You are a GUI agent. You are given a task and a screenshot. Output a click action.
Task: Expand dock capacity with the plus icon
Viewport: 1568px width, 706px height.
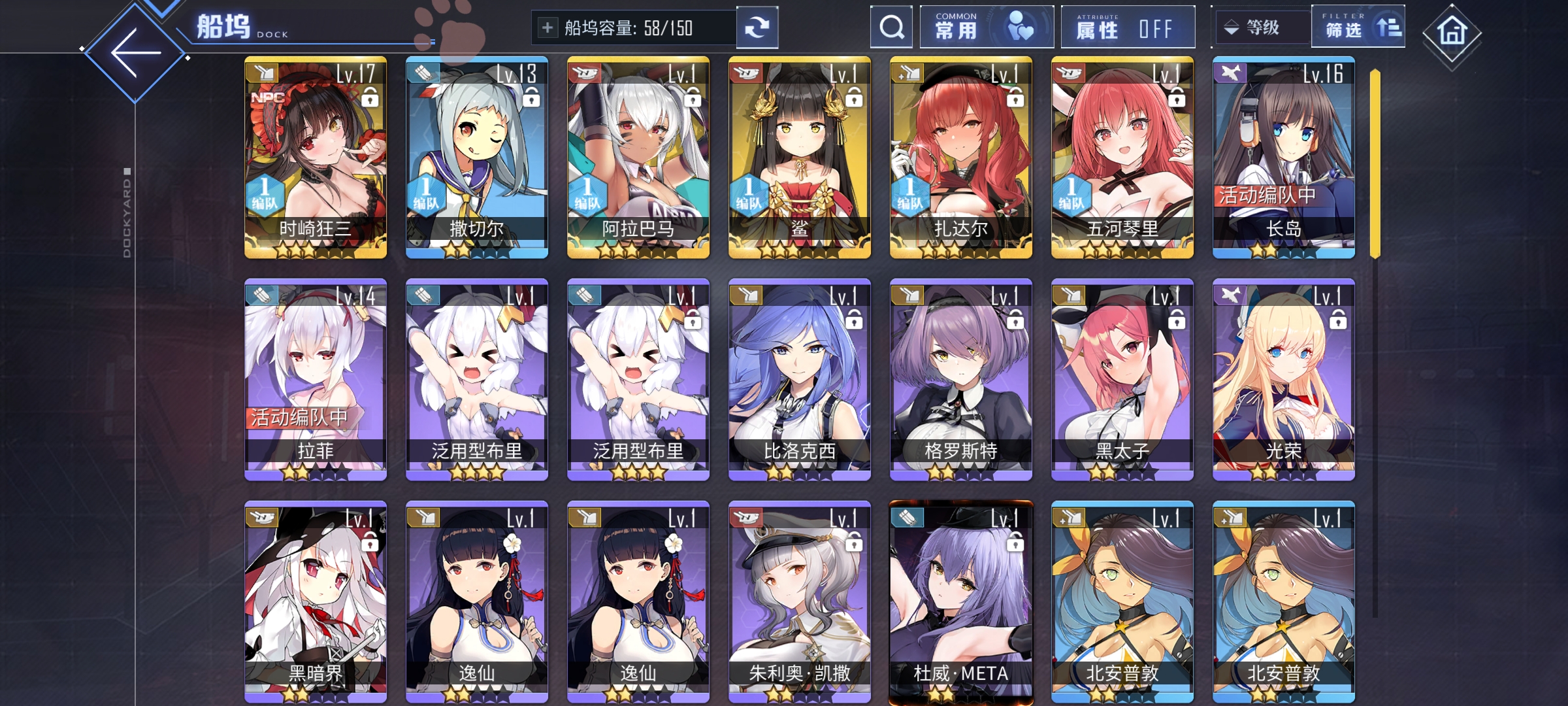(546, 27)
